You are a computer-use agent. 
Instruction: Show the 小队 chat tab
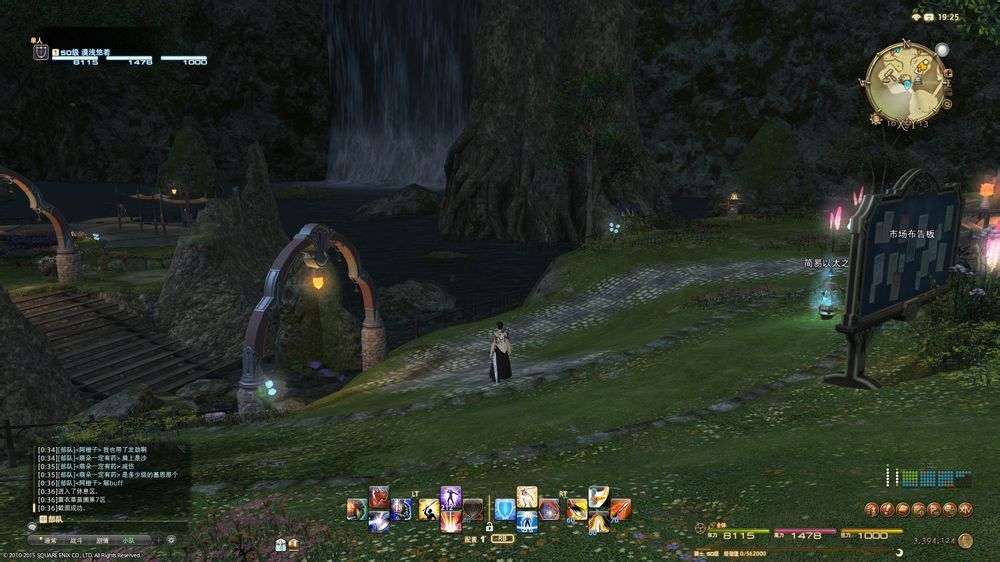(128, 539)
